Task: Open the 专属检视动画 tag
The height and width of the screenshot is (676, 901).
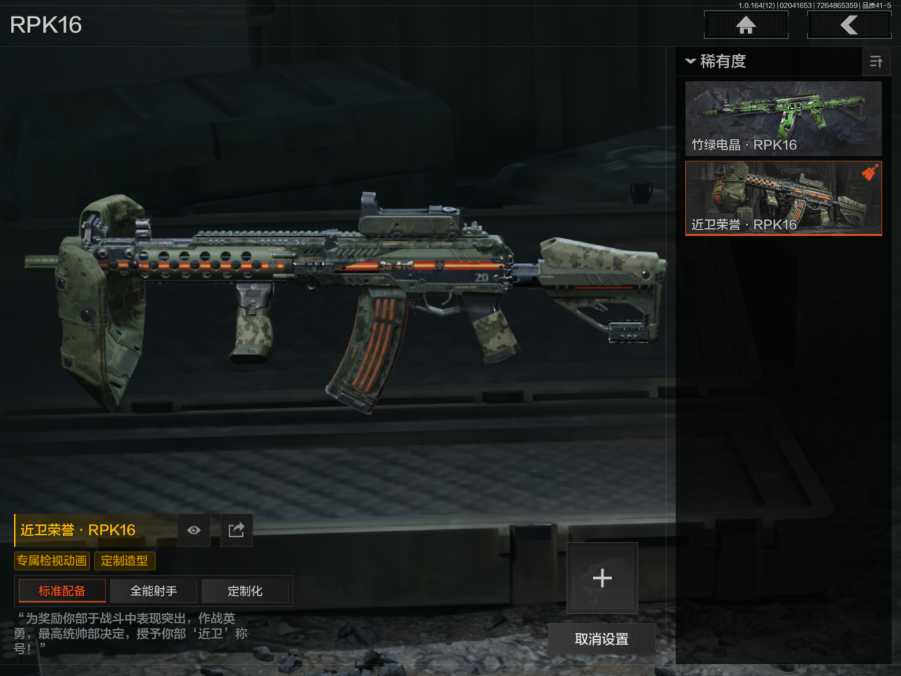Action: (x=52, y=561)
